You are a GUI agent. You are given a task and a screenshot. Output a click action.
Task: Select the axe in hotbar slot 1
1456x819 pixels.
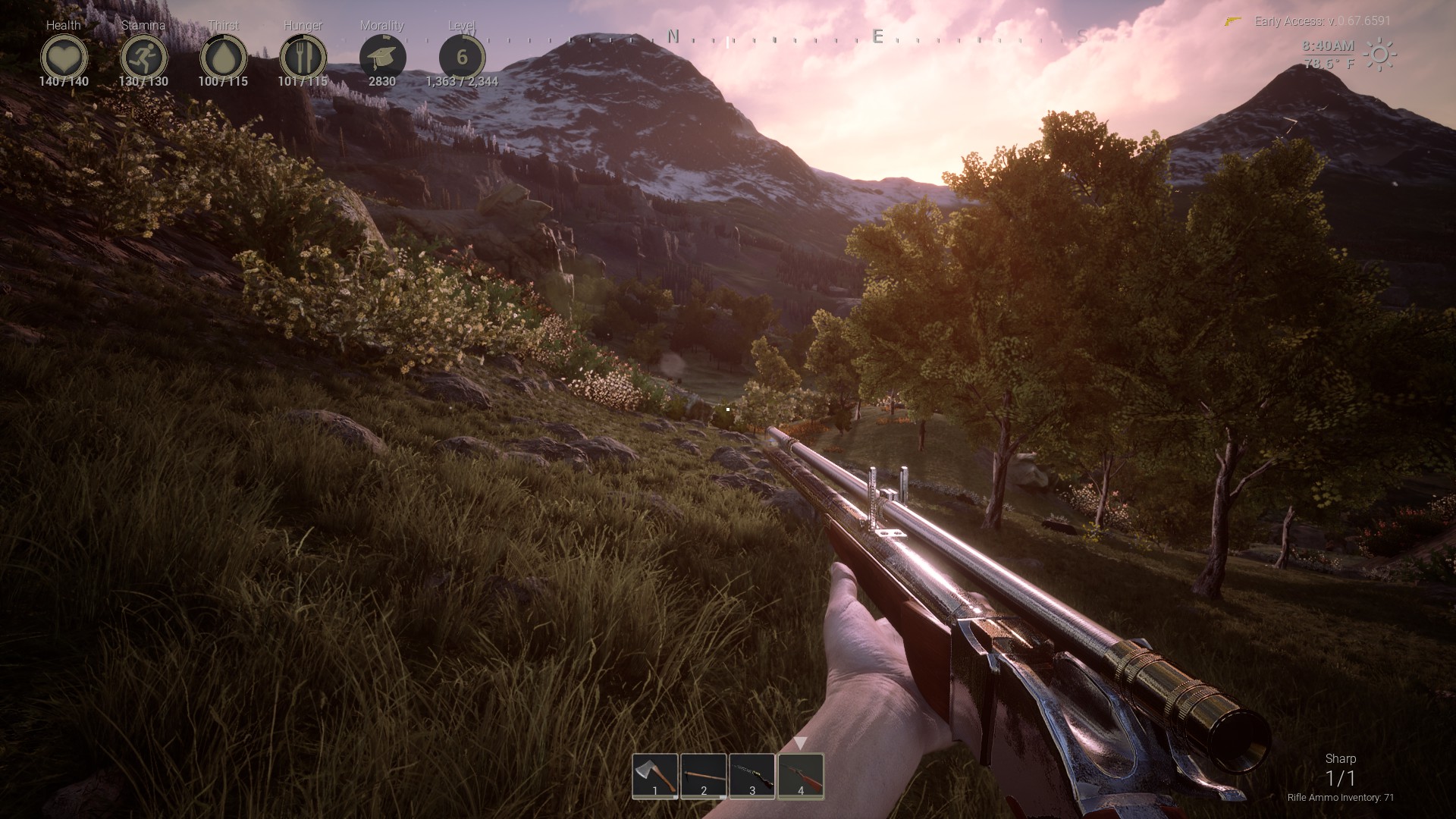pyautogui.click(x=655, y=777)
